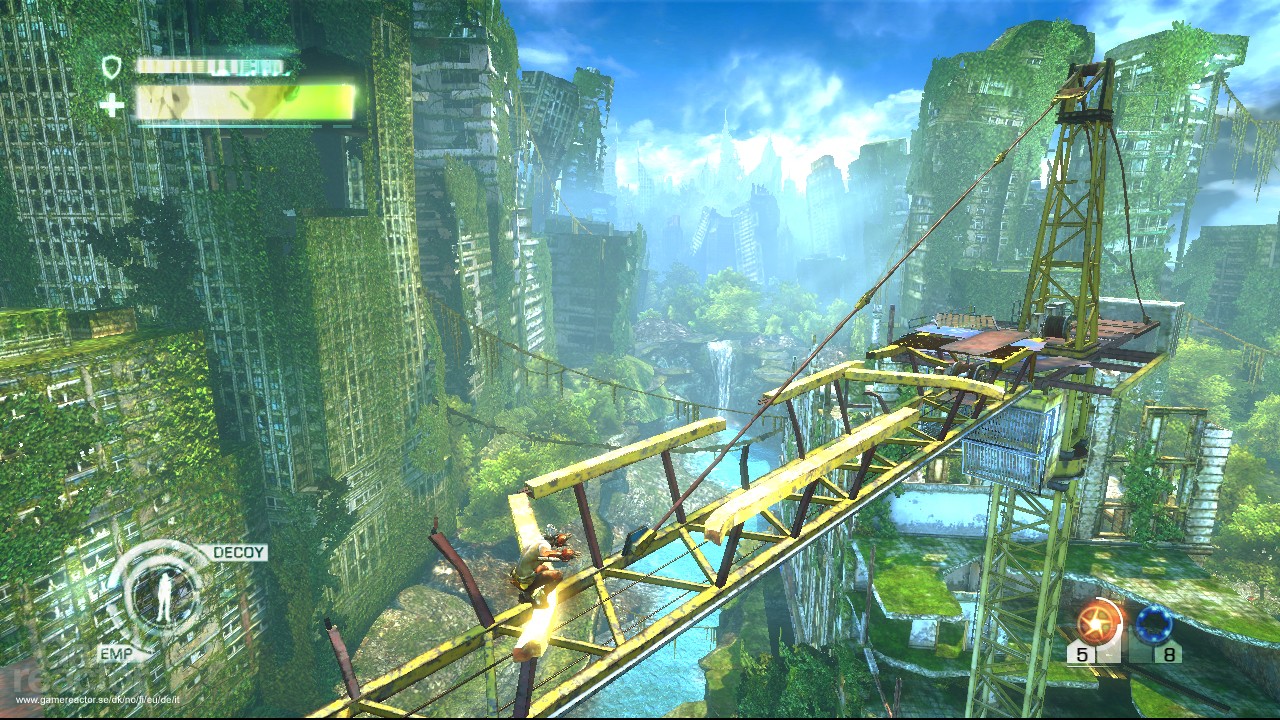Screen dimensions: 1280x720
Task: Select the orange plasma ammo icon
Action: pyautogui.click(x=1096, y=620)
